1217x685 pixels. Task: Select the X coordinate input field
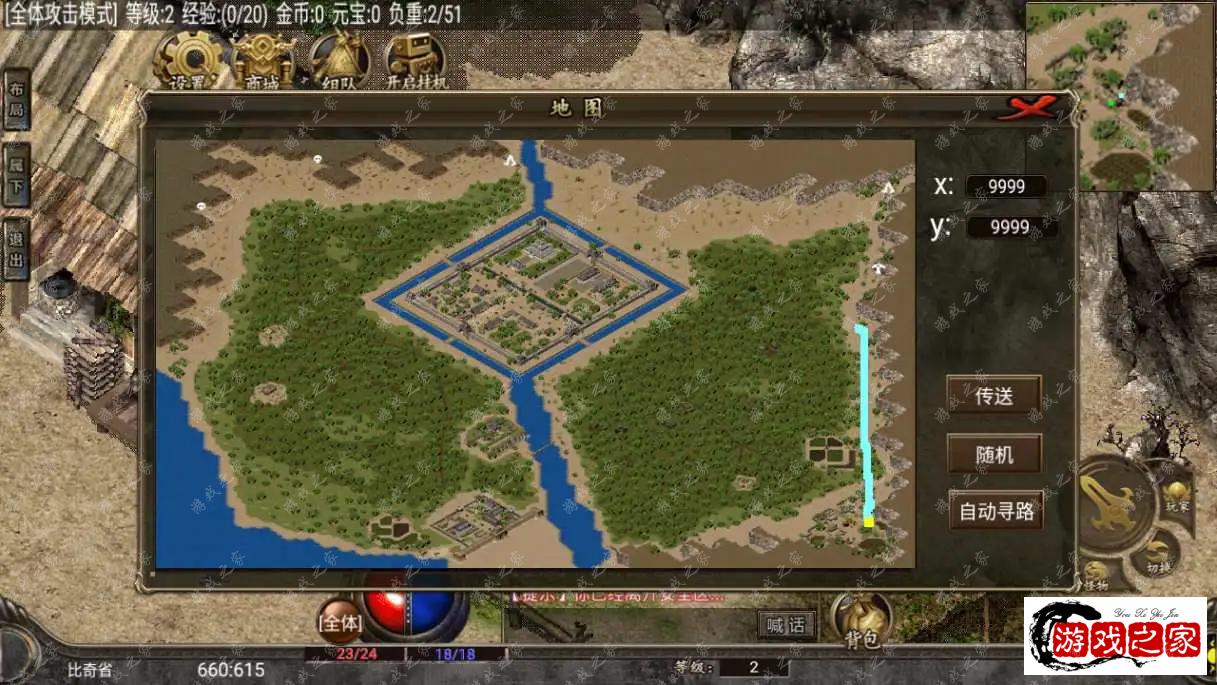pyautogui.click(x=1003, y=186)
